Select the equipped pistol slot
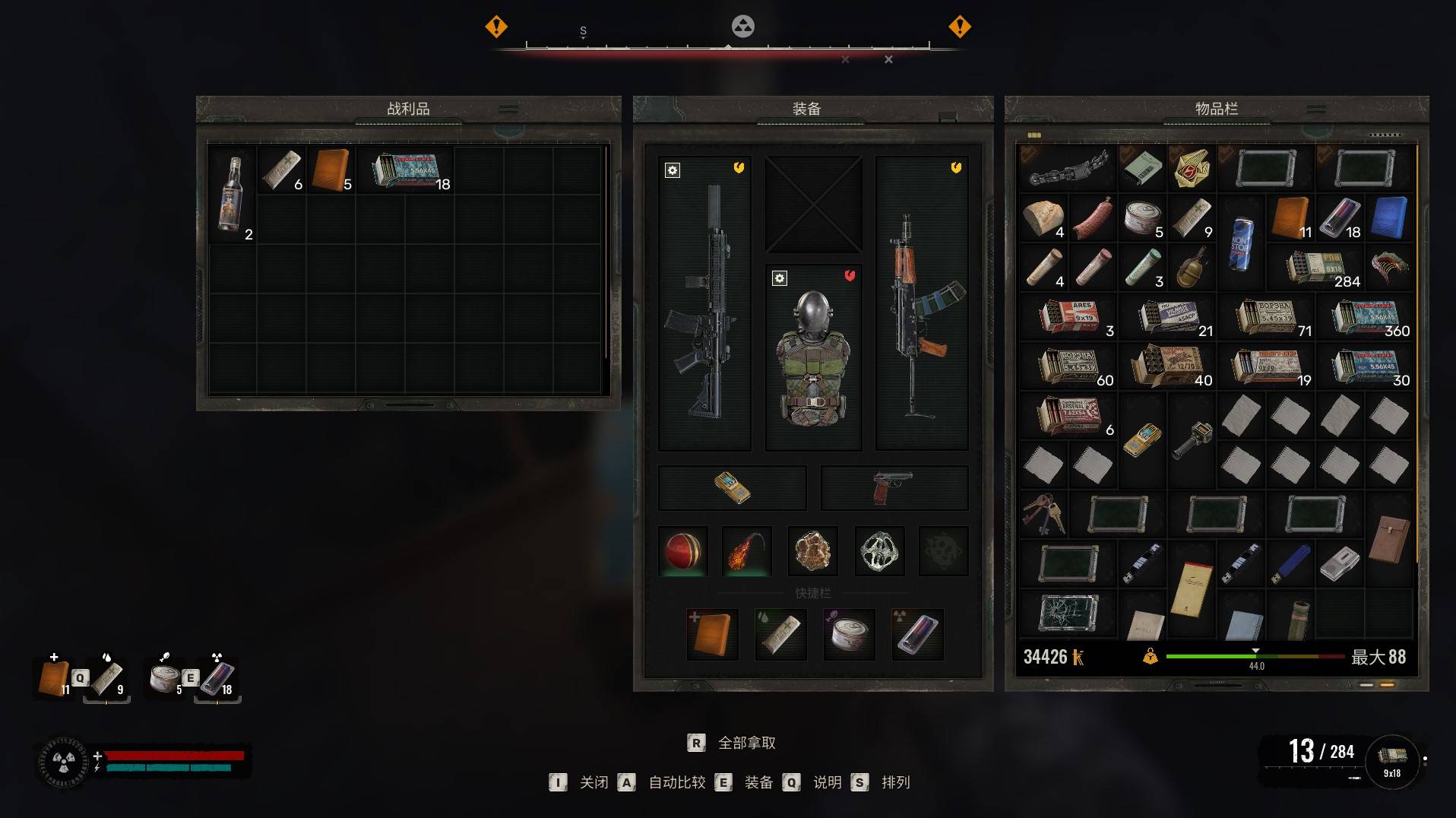Image resolution: width=1456 pixels, height=818 pixels. pyautogui.click(x=894, y=487)
